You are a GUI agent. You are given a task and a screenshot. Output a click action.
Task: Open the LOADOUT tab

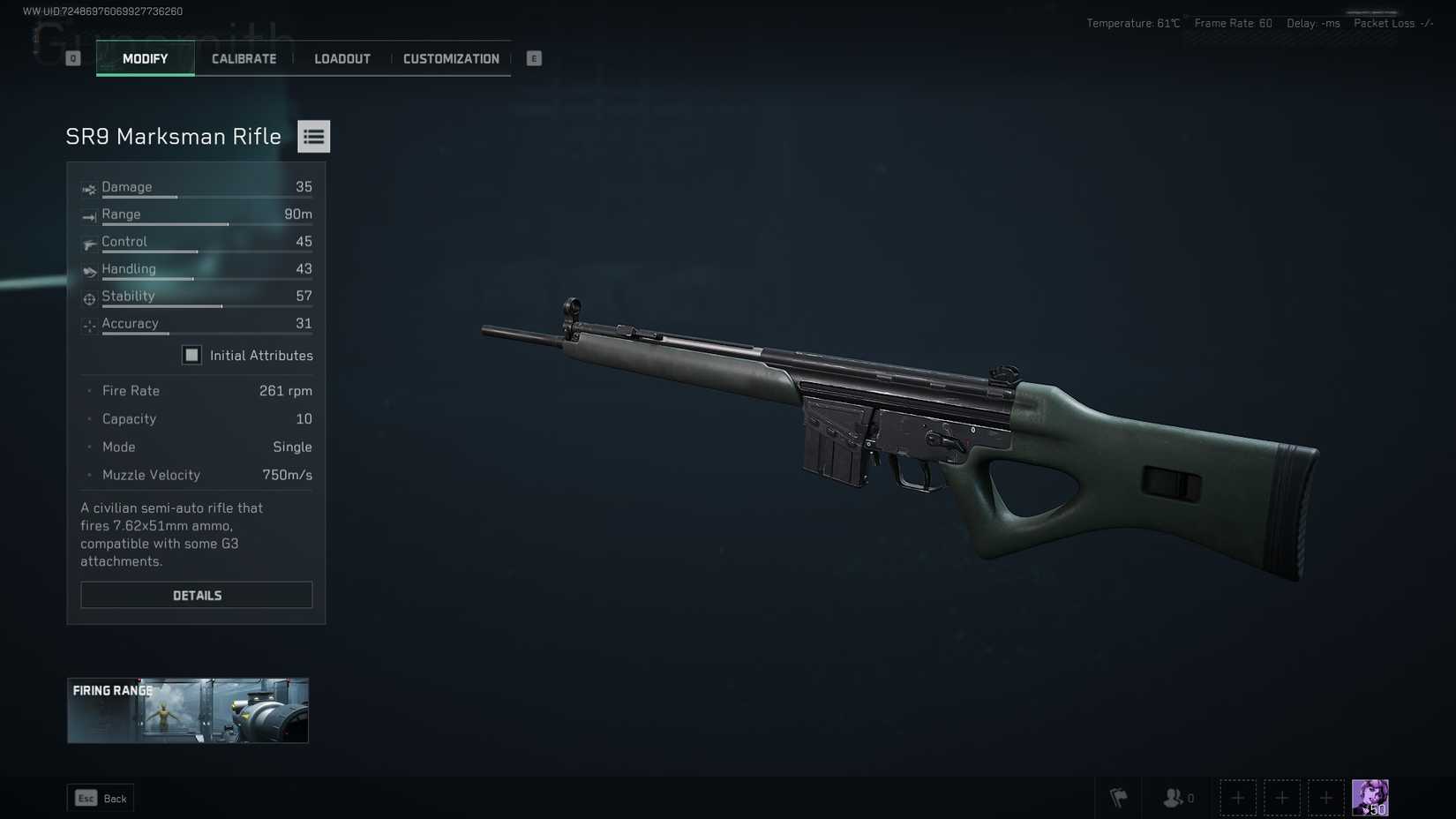pos(341,58)
